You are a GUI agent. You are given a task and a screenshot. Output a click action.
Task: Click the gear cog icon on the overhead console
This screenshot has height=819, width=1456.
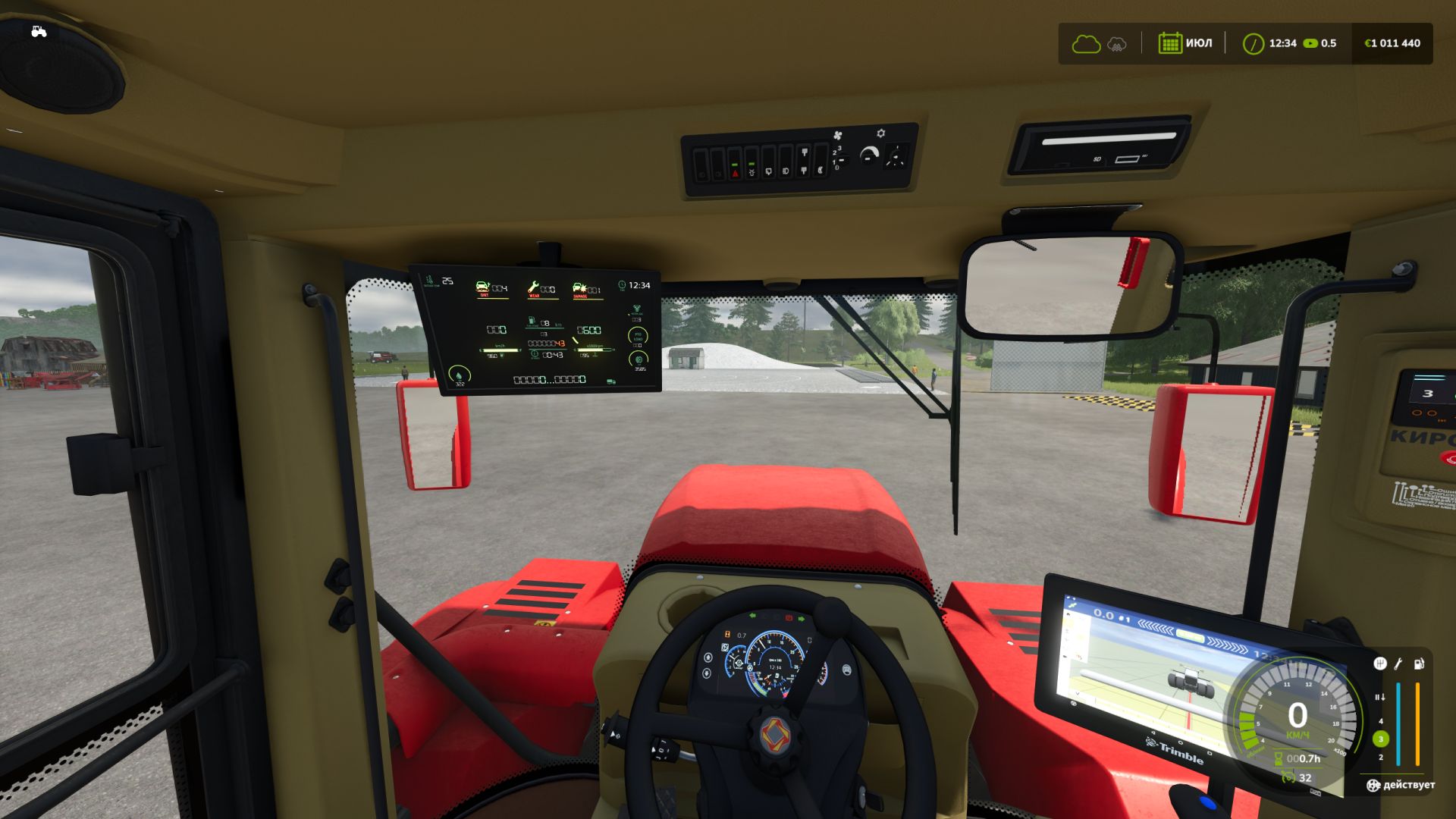(881, 133)
